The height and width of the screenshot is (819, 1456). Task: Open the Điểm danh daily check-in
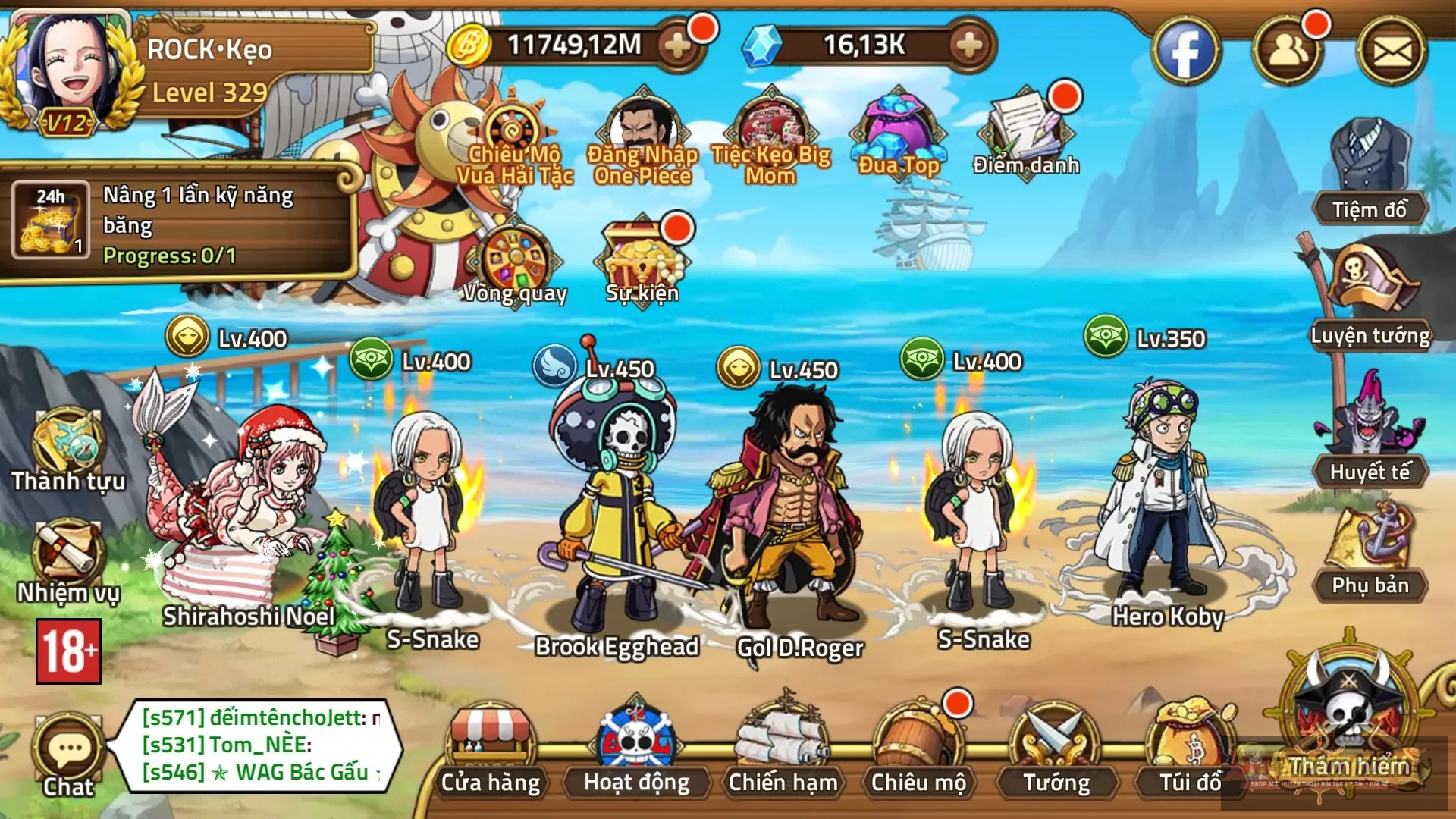tap(1025, 133)
